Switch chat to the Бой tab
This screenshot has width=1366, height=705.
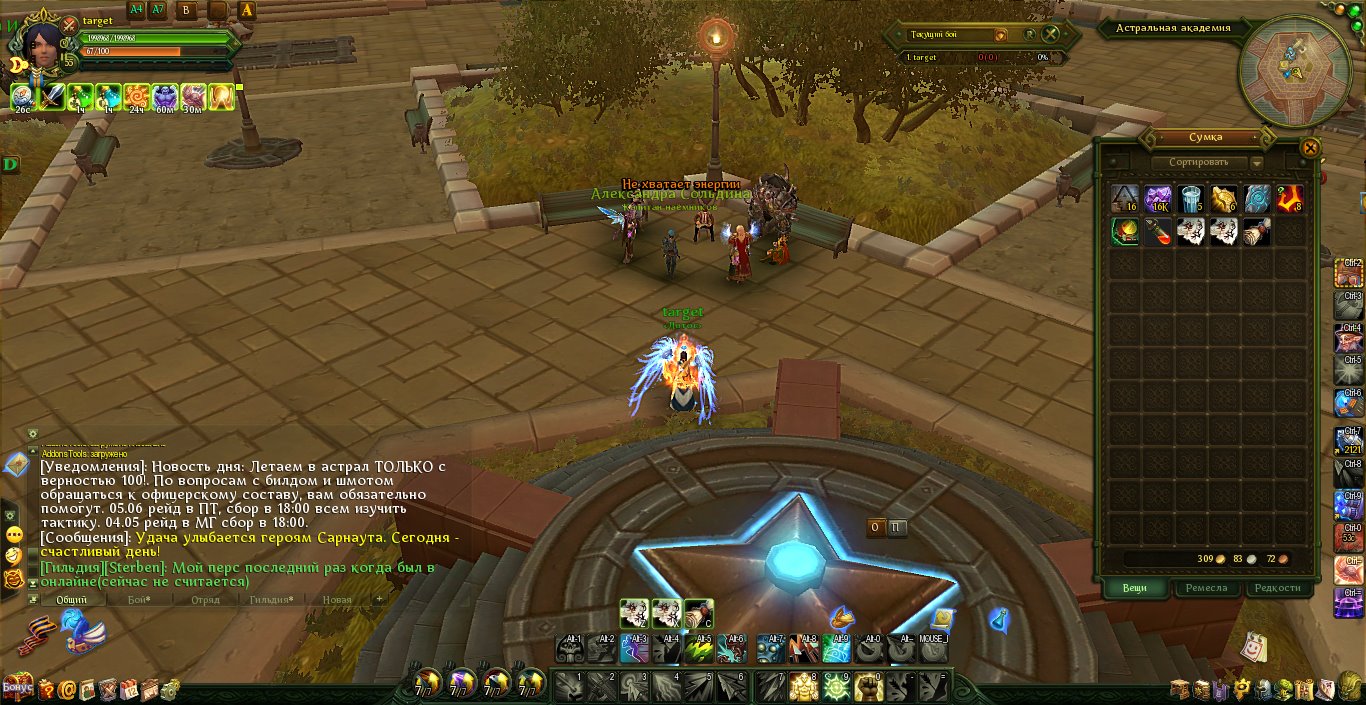coord(139,600)
